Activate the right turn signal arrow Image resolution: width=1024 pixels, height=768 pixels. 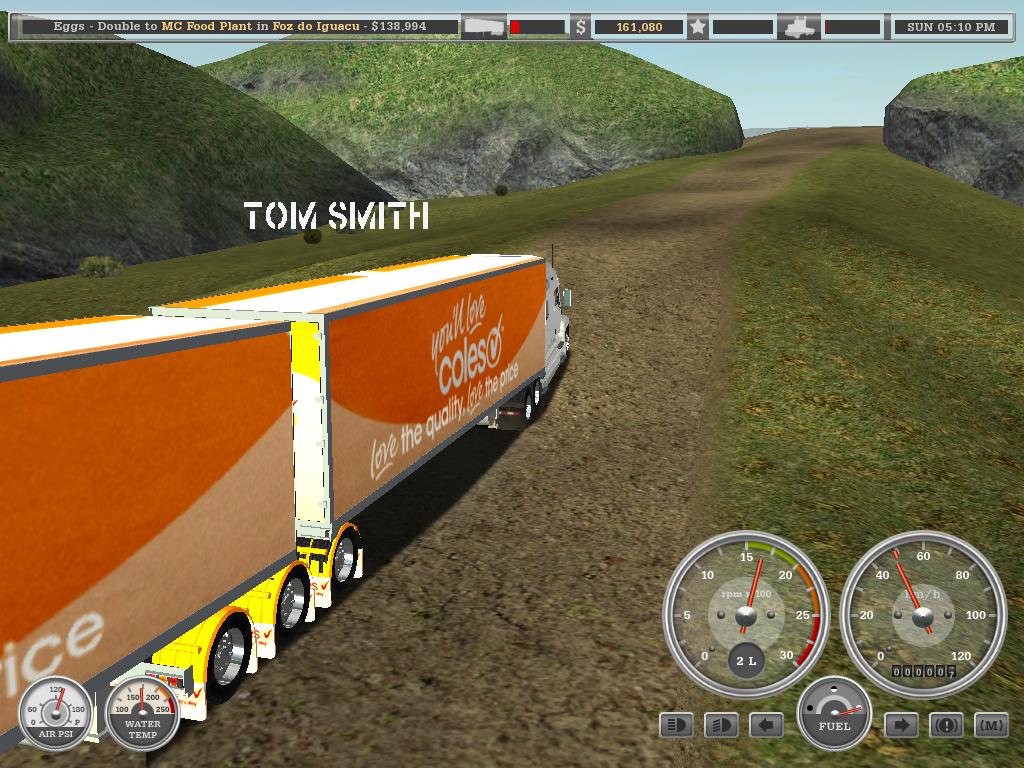click(x=901, y=725)
